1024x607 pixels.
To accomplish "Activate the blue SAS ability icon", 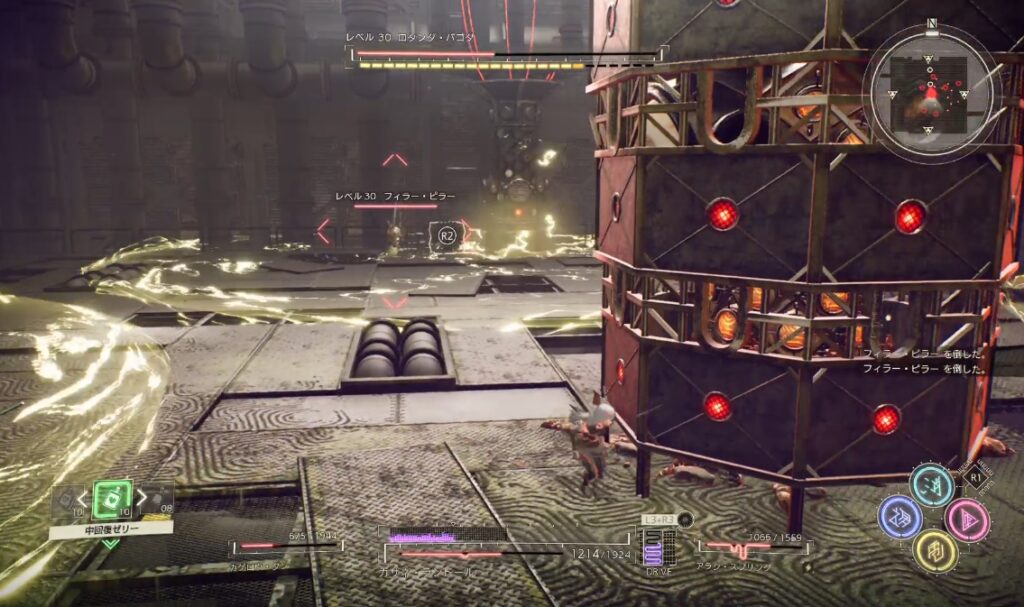I will (899, 517).
